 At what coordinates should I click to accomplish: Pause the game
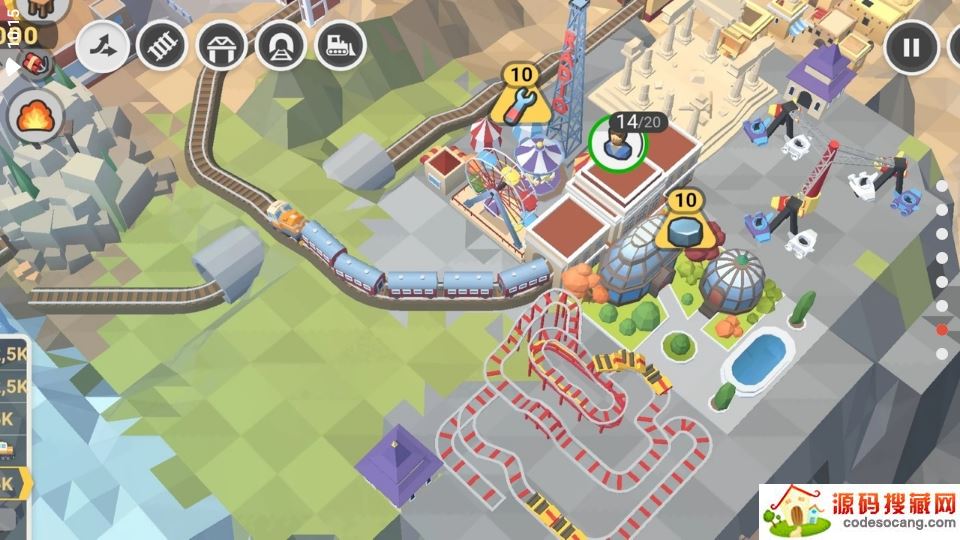point(910,47)
